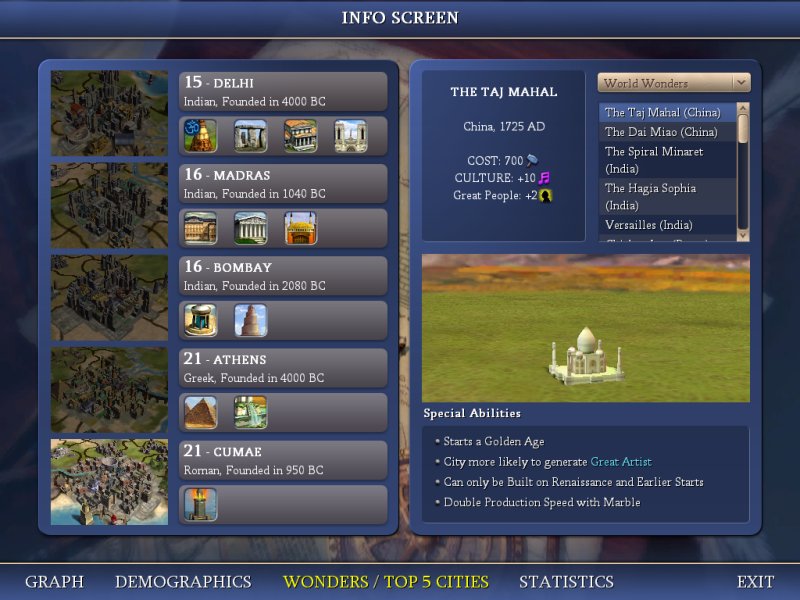This screenshot has height=600, width=800.
Task: Open the Demographics tab
Action: coord(183,581)
